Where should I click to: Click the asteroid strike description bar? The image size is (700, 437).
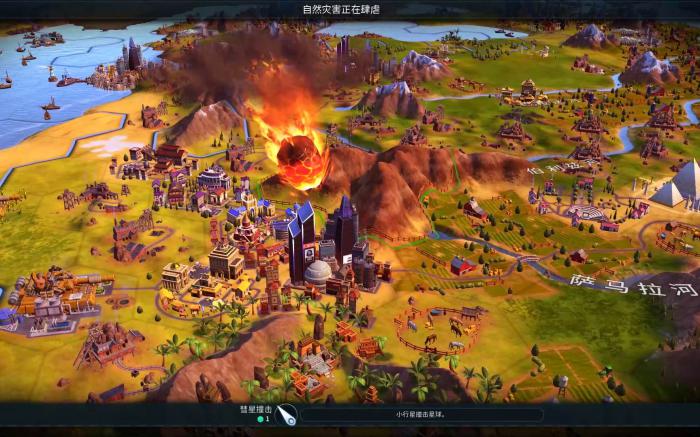[x=420, y=415]
